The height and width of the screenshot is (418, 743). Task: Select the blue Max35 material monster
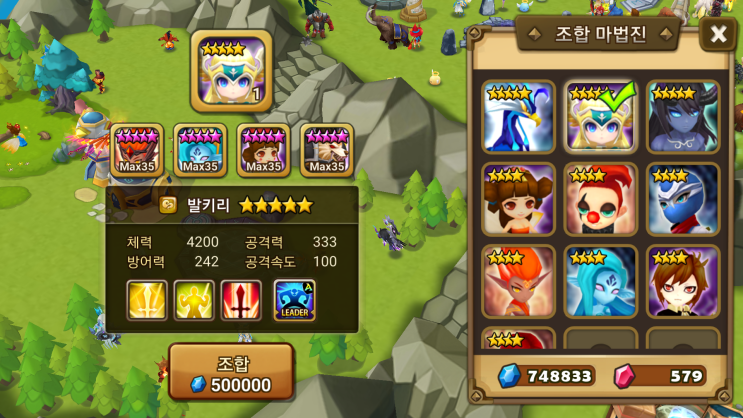[200, 150]
